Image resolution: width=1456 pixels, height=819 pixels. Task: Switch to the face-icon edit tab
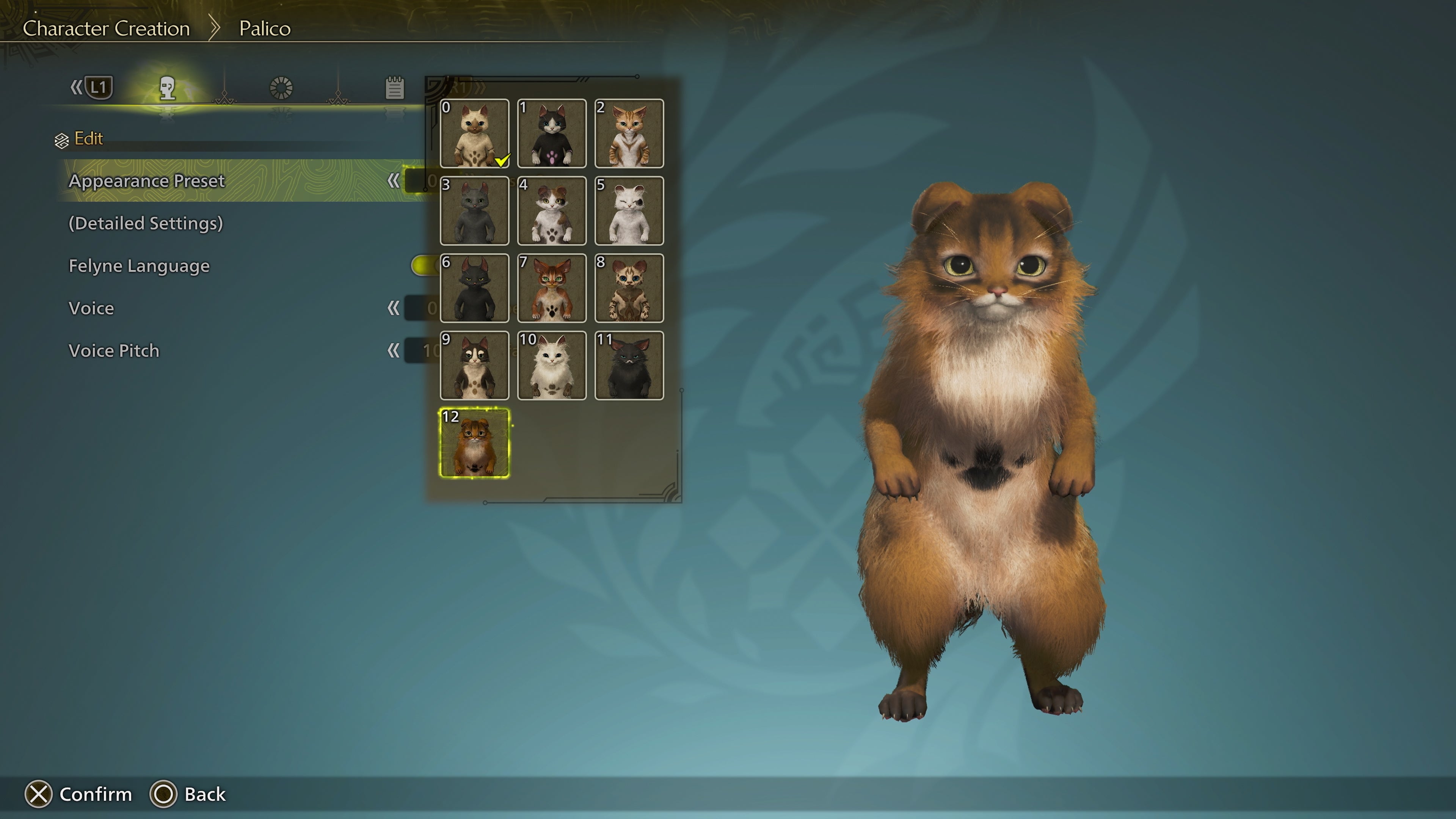(167, 88)
